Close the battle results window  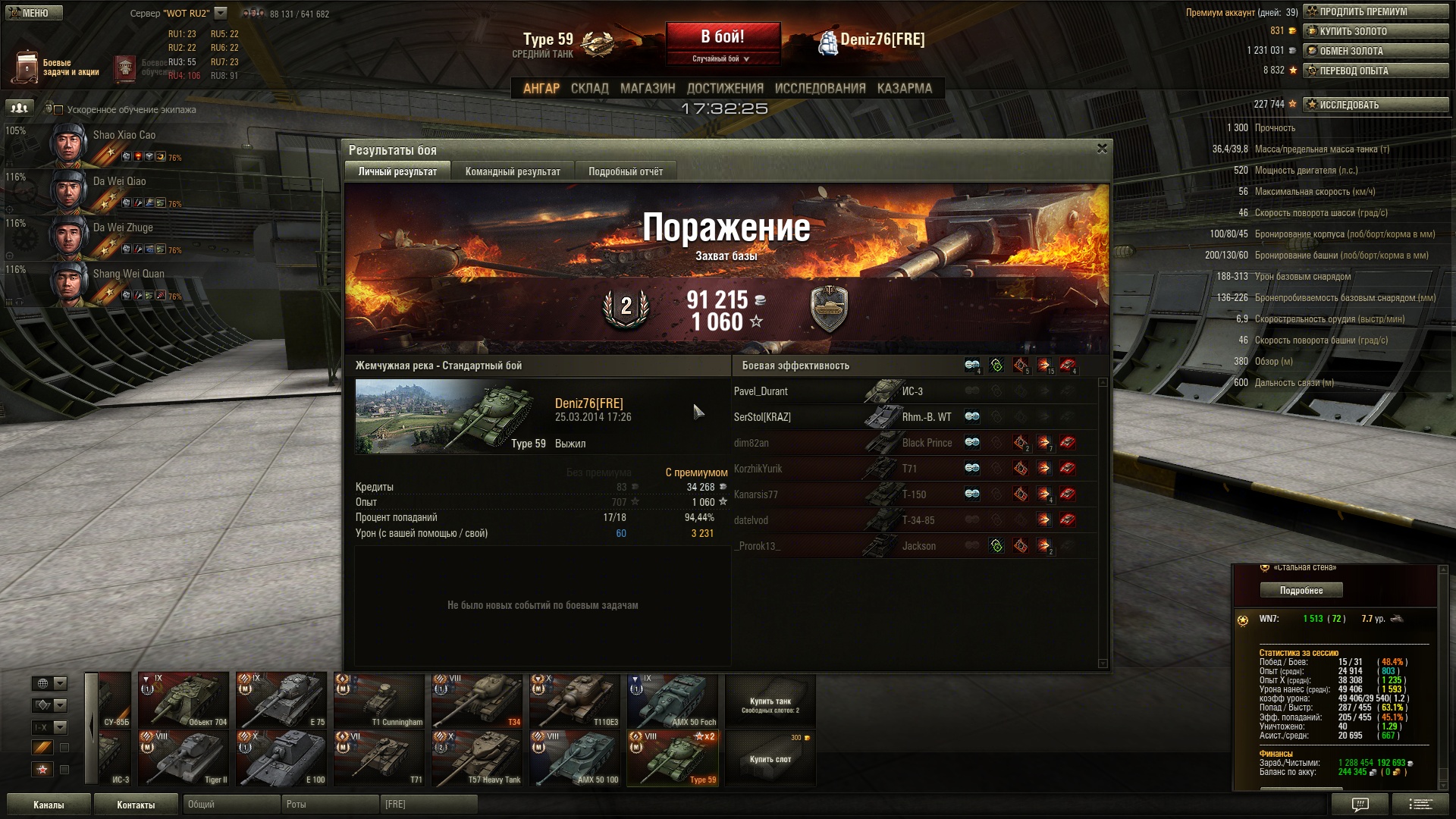tap(1102, 149)
